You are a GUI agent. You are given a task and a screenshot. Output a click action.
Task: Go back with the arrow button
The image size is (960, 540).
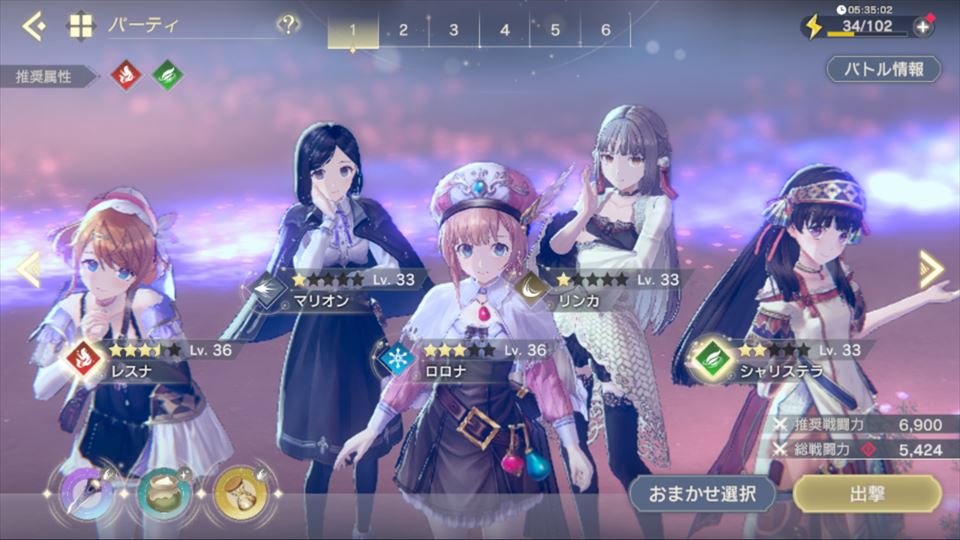[x=33, y=25]
